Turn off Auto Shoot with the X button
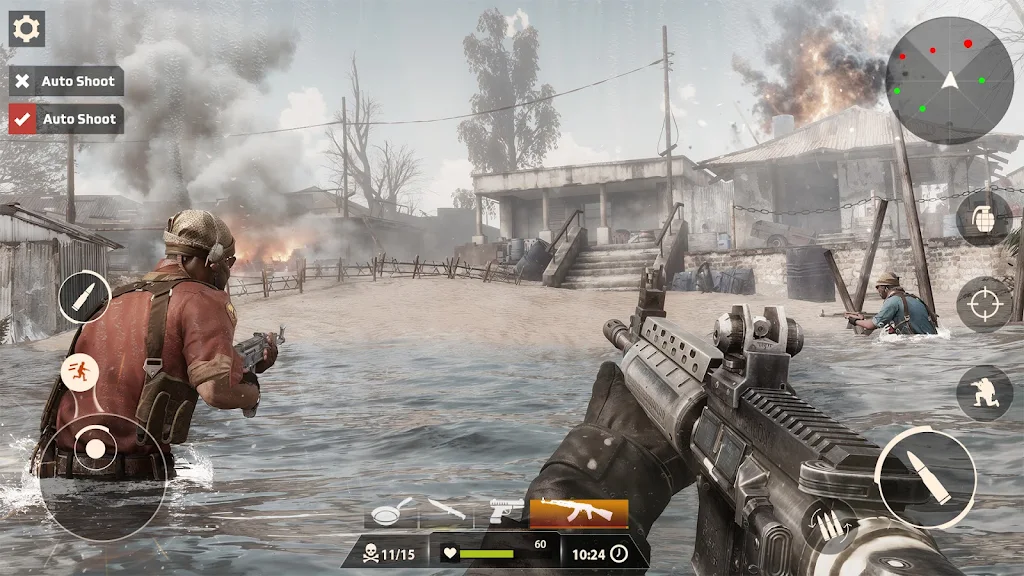The image size is (1024, 576). pyautogui.click(x=23, y=81)
